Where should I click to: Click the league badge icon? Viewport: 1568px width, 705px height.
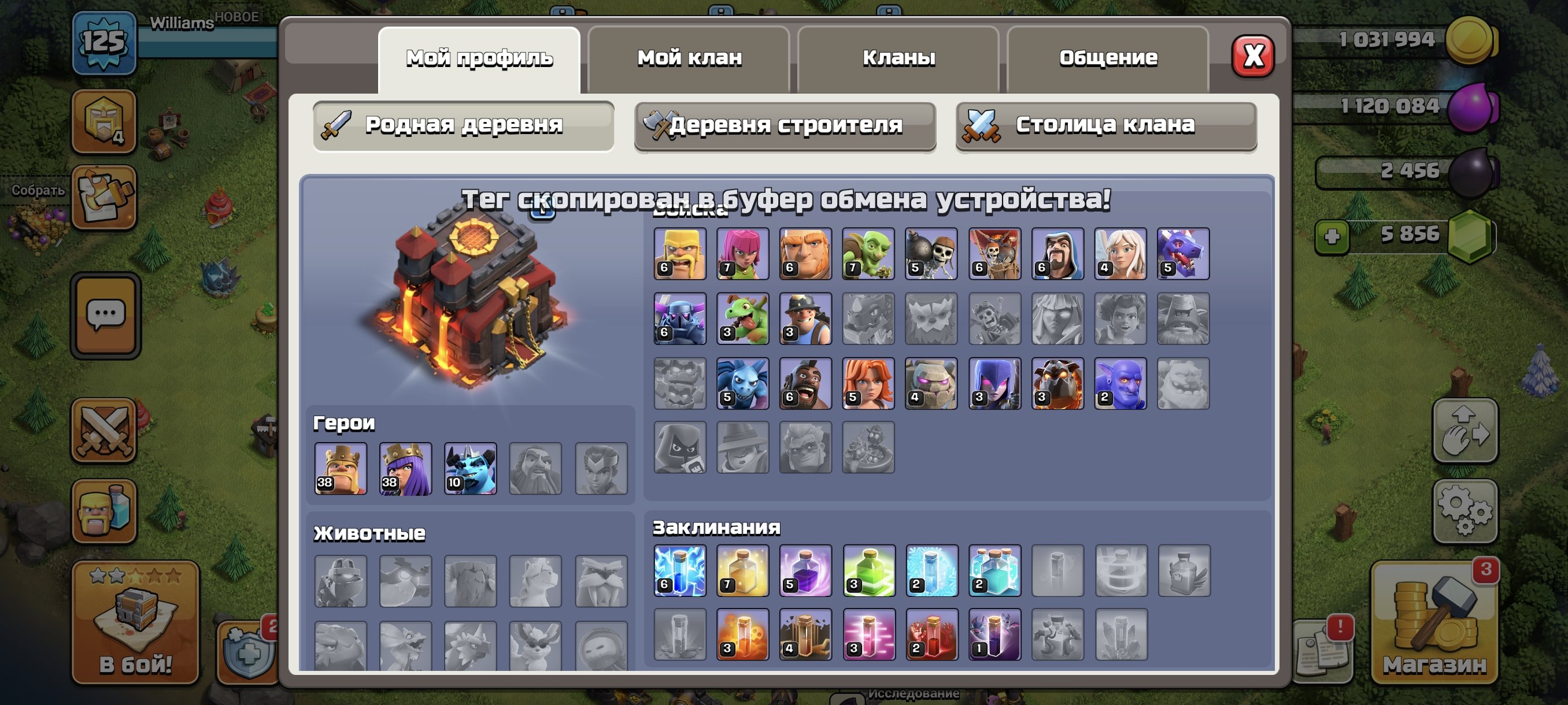point(105,120)
